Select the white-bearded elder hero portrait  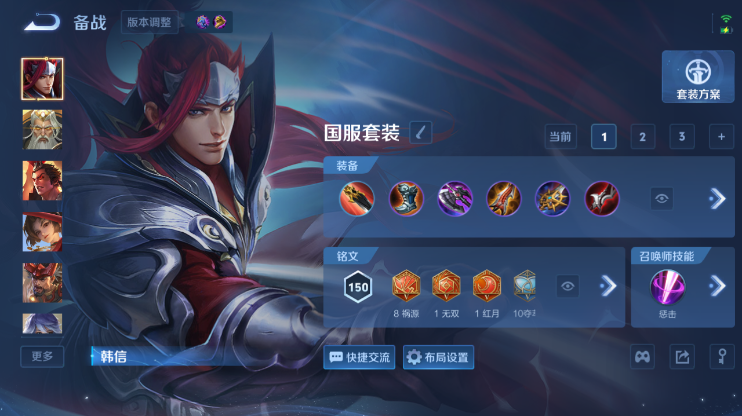click(x=42, y=129)
